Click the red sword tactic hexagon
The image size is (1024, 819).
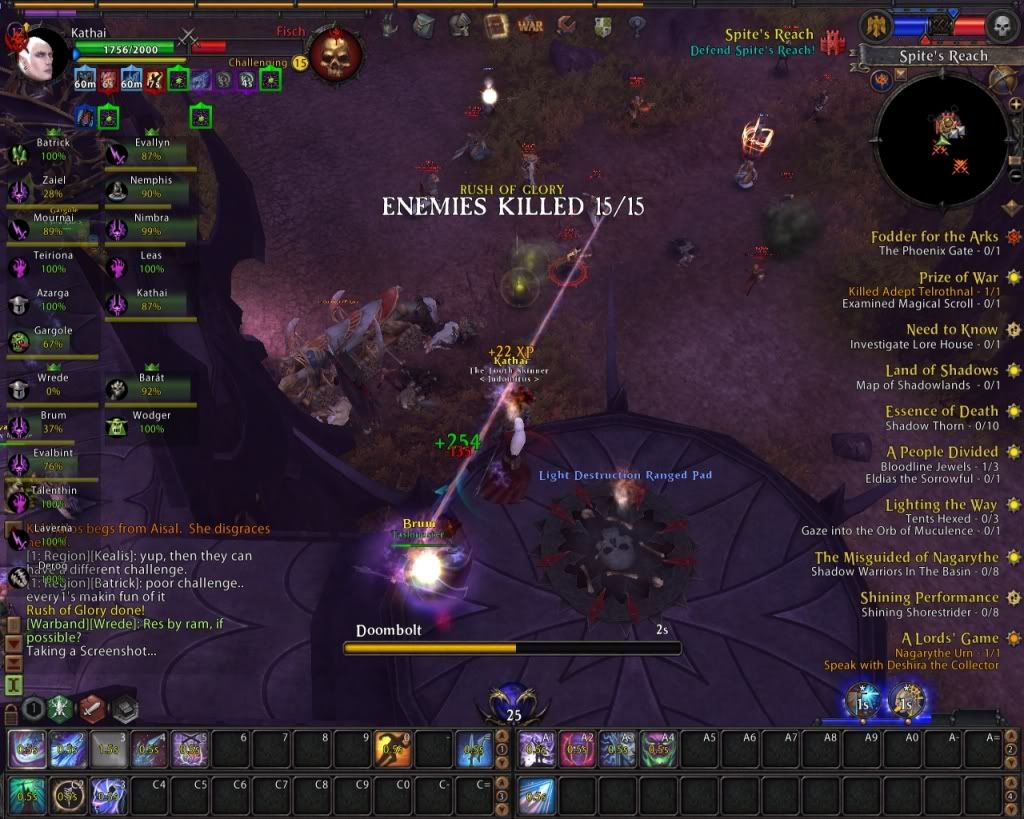92,708
